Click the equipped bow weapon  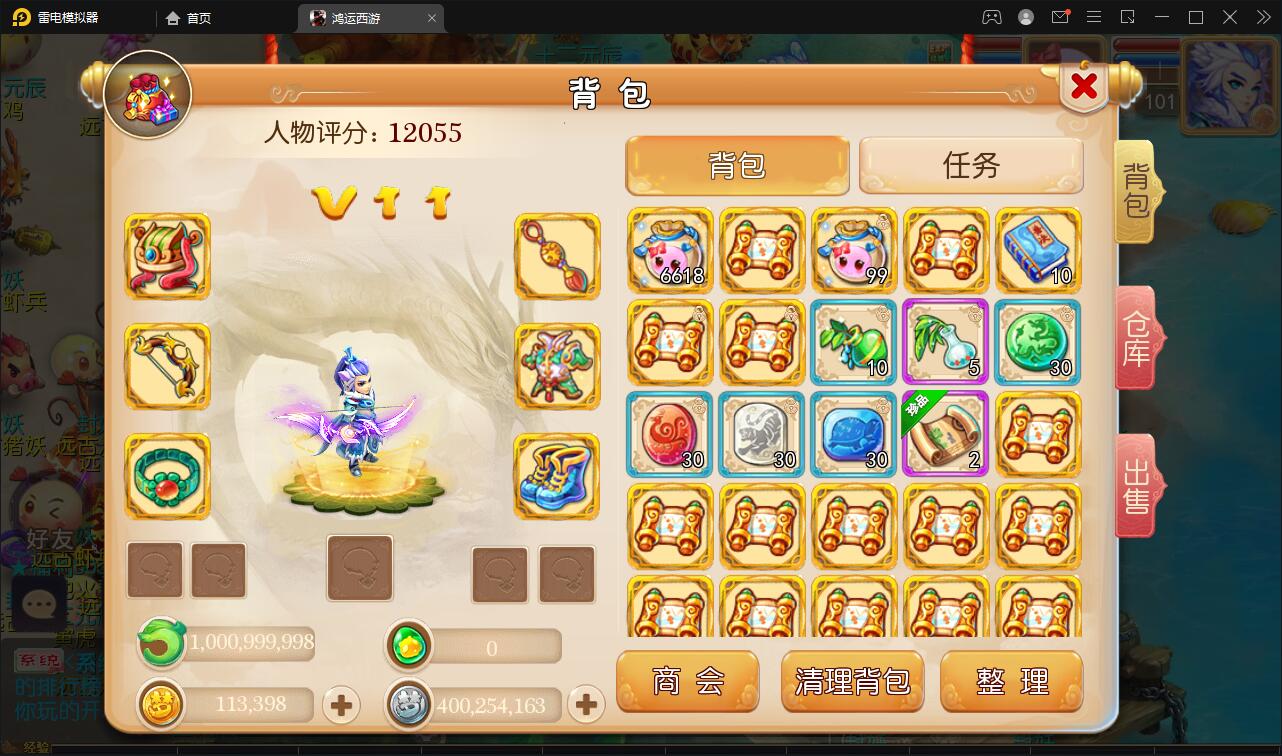[x=167, y=365]
